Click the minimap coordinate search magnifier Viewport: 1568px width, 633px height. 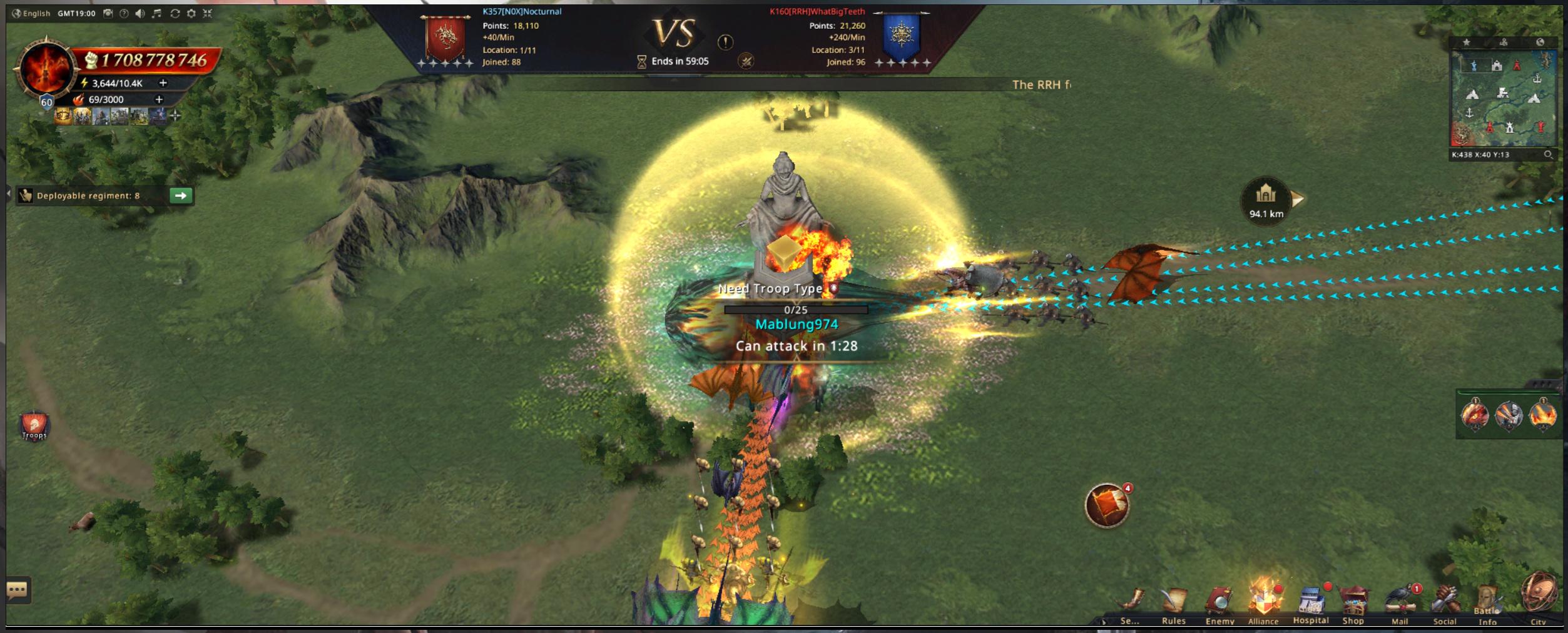[x=1548, y=154]
